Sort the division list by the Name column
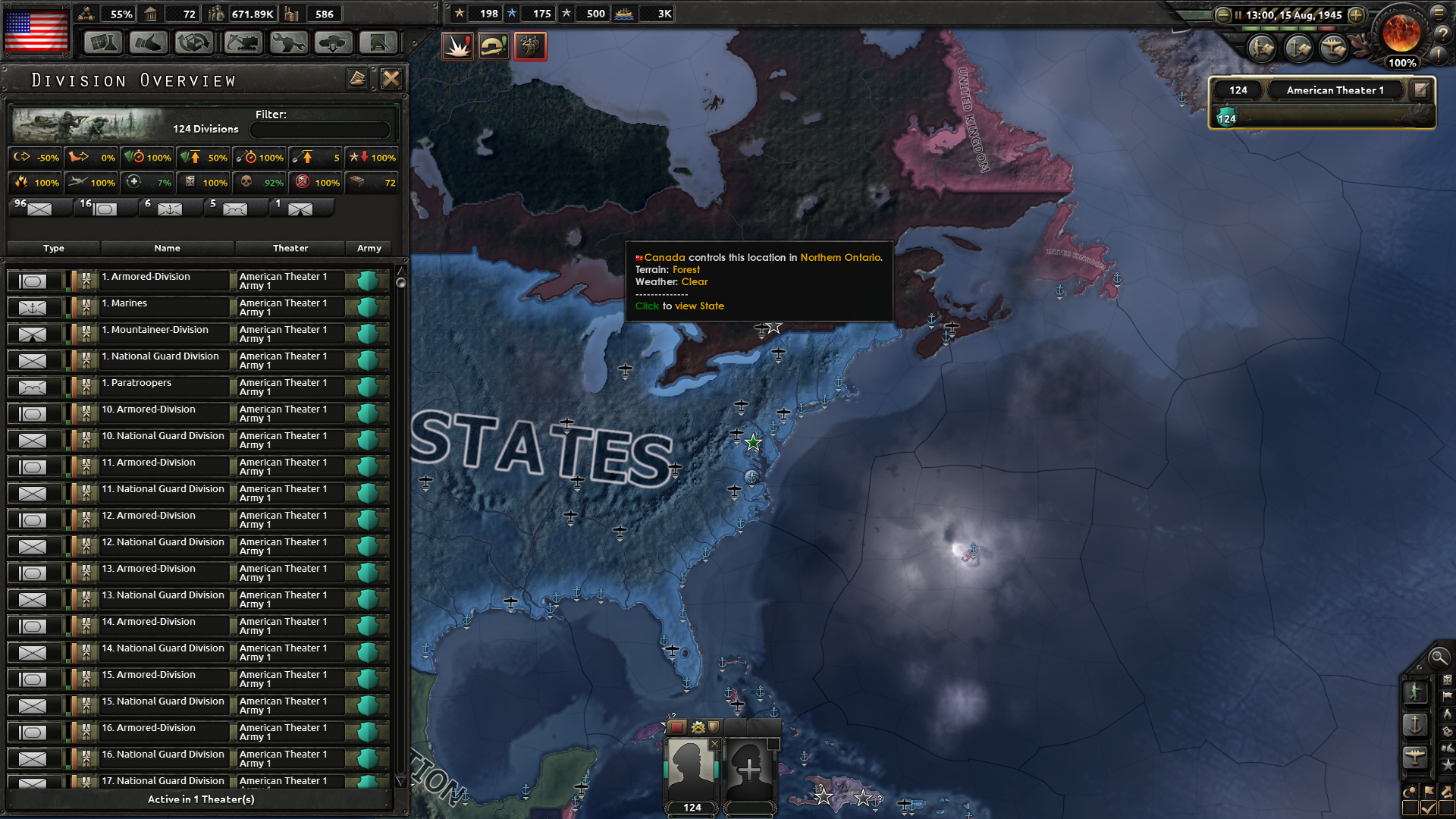The width and height of the screenshot is (1456, 819). [x=168, y=248]
